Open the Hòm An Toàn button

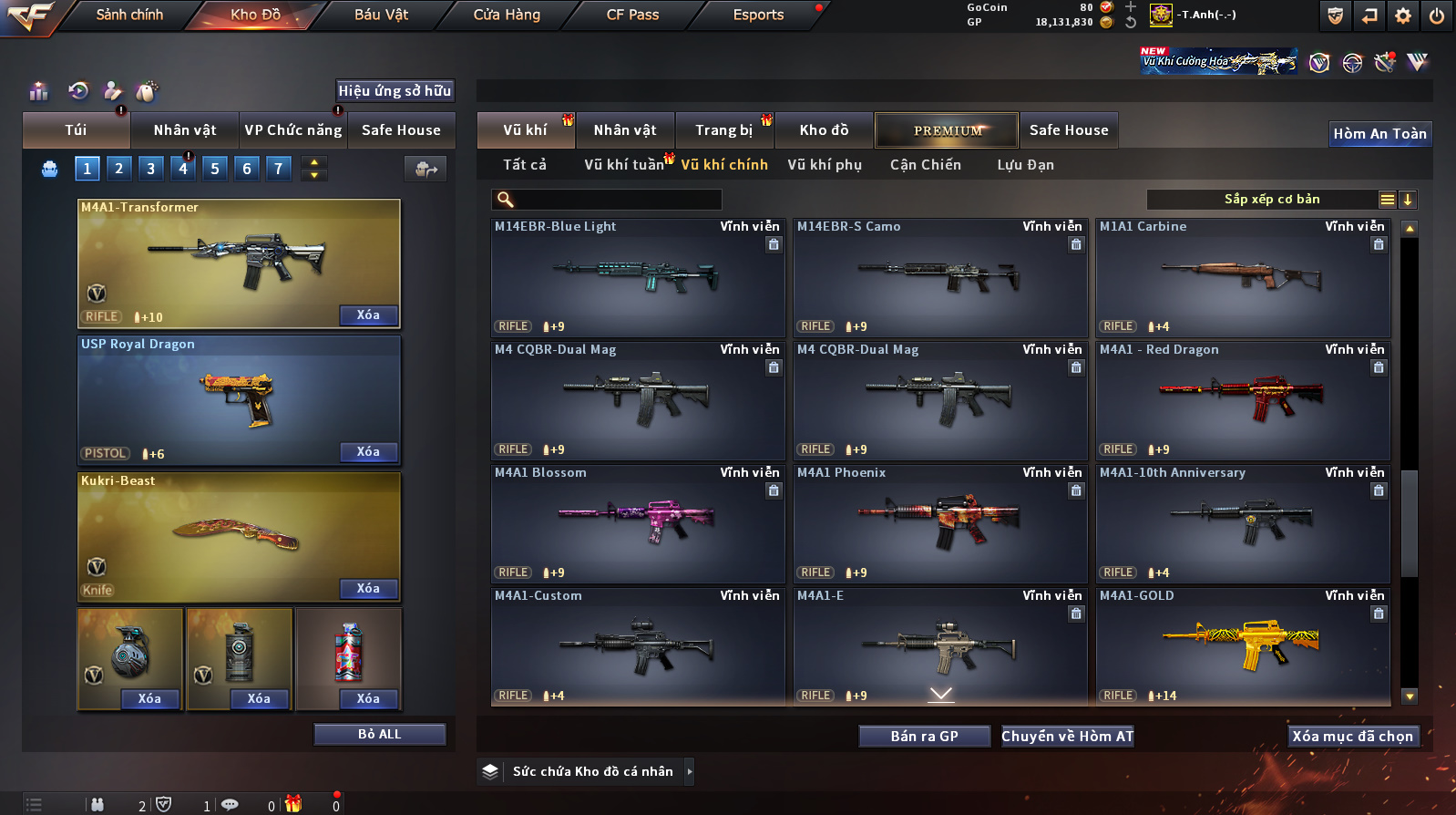coord(1379,134)
